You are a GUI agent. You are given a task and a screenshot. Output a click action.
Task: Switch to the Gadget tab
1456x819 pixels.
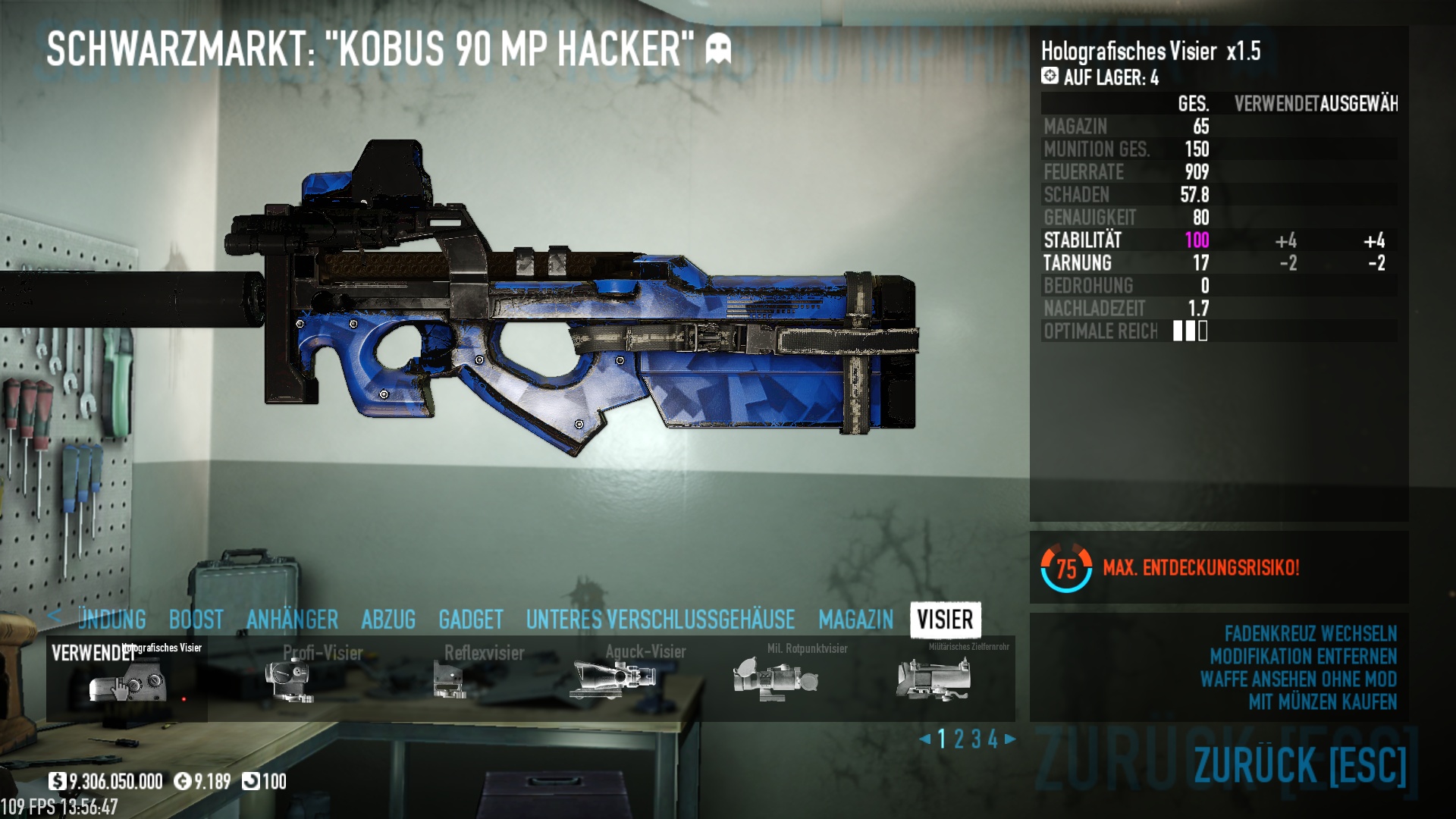tap(470, 620)
